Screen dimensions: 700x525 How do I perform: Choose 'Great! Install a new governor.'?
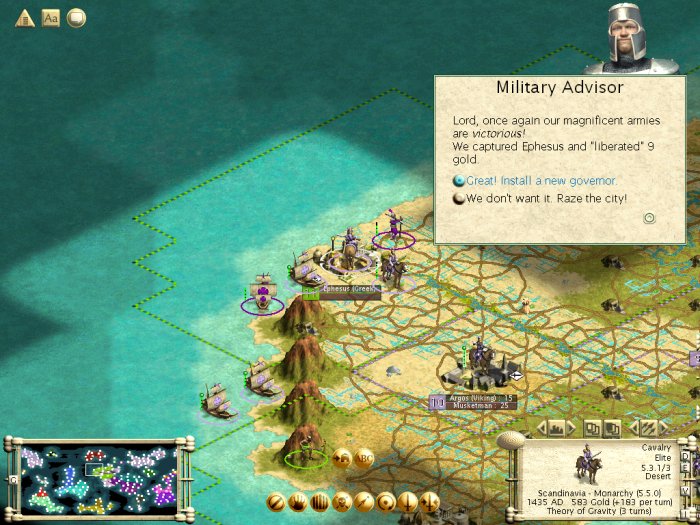[541, 181]
